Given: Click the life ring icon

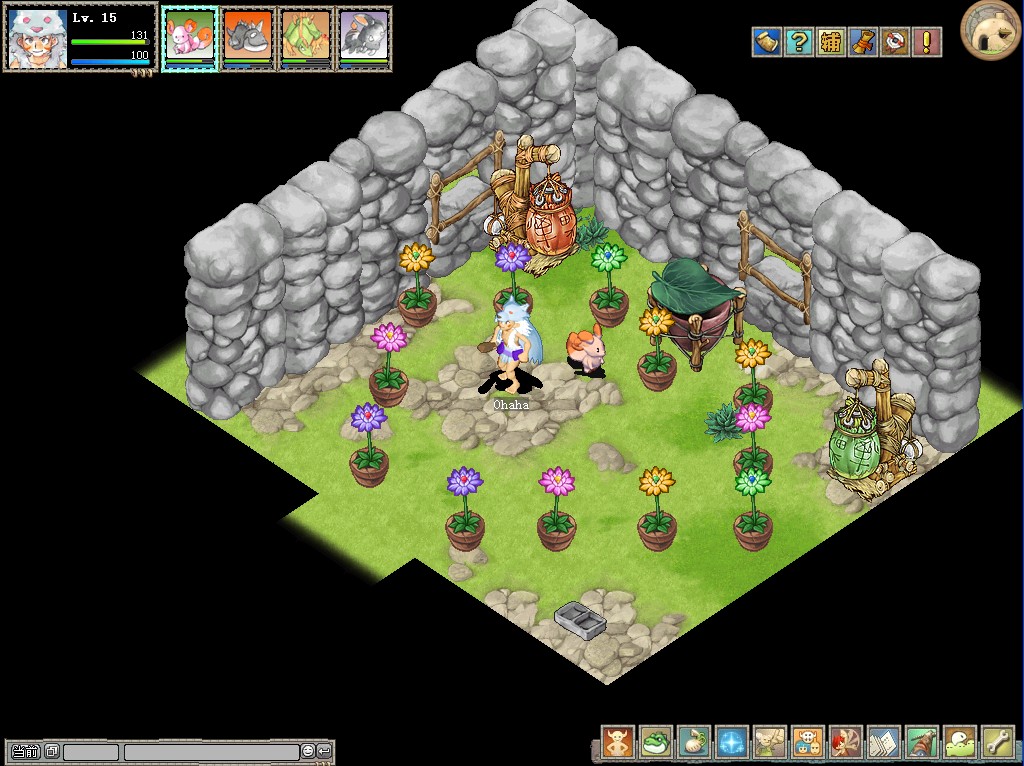Looking at the screenshot, I should pyautogui.click(x=895, y=42).
